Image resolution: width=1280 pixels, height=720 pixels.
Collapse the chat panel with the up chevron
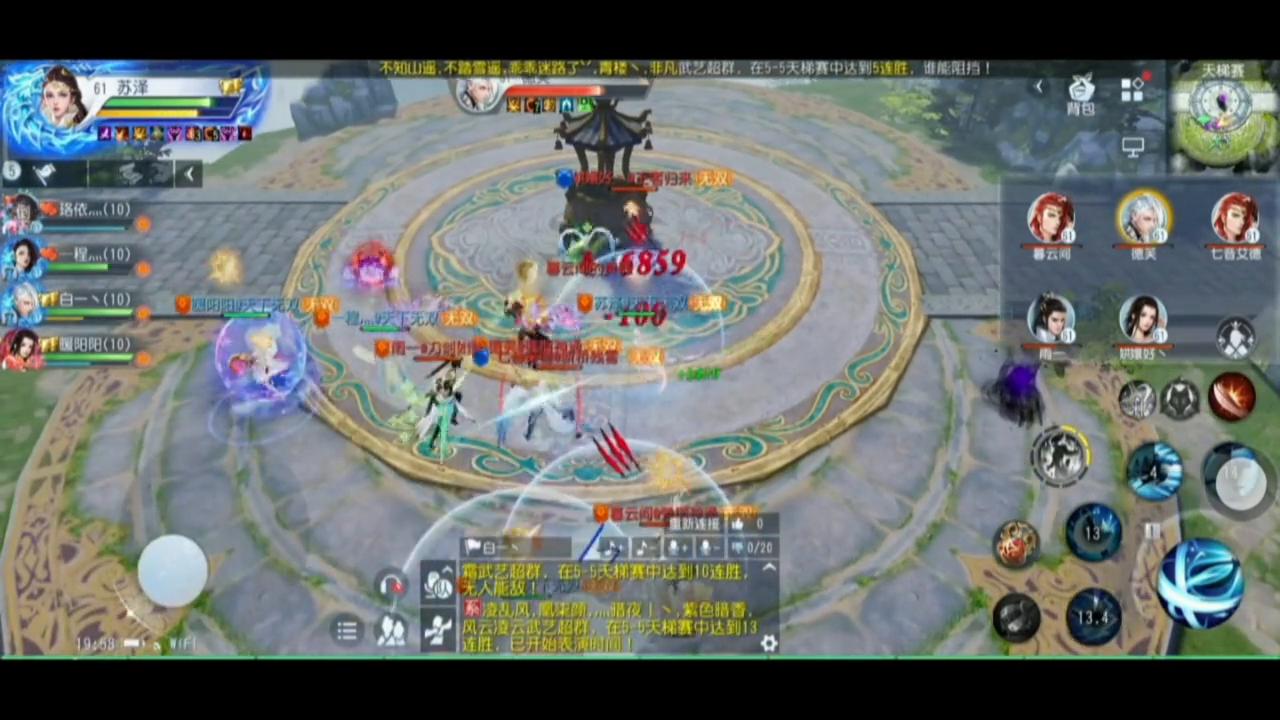768,567
